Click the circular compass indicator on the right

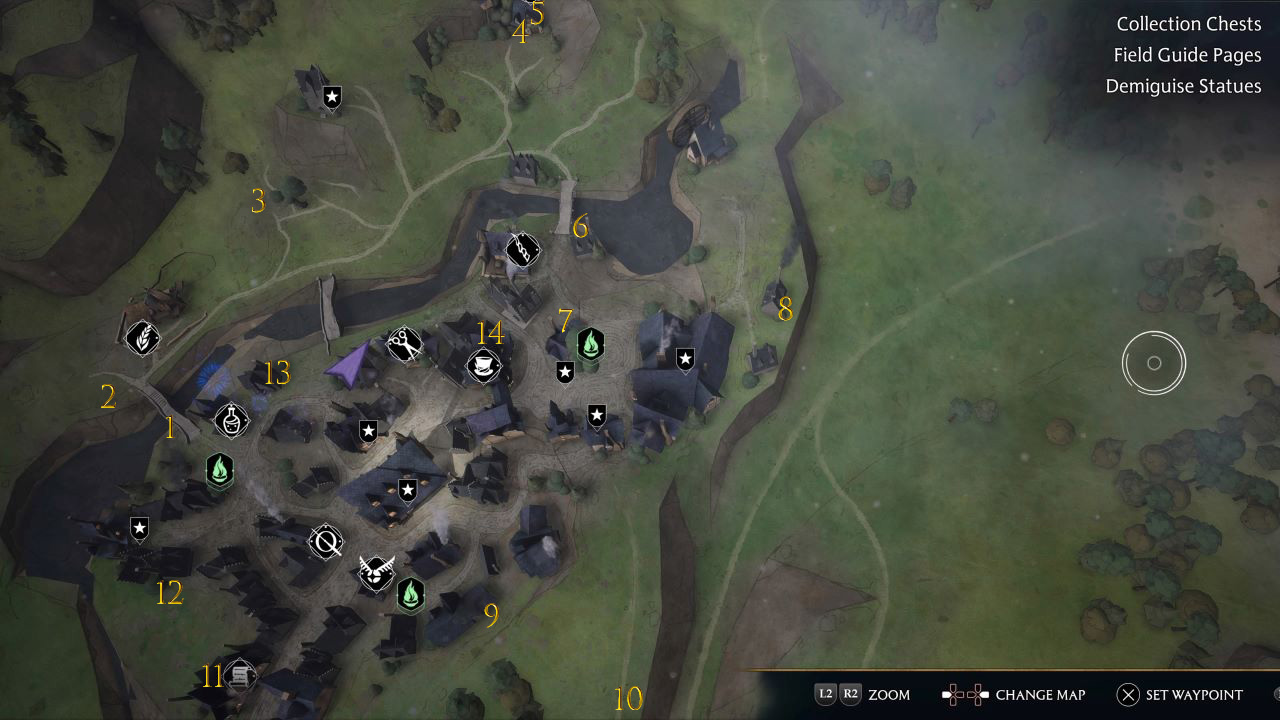[x=1154, y=363]
